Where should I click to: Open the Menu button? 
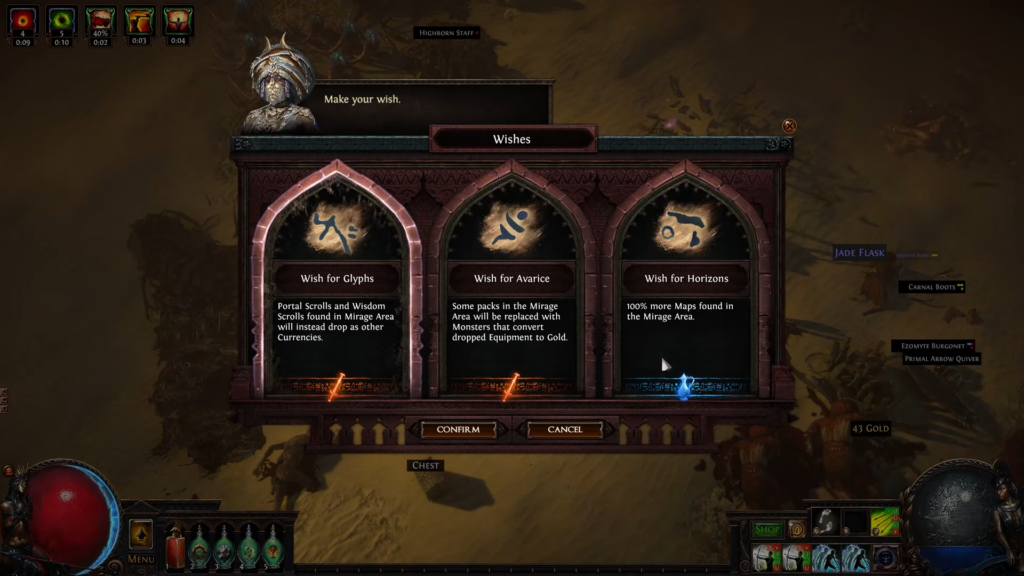tap(141, 559)
